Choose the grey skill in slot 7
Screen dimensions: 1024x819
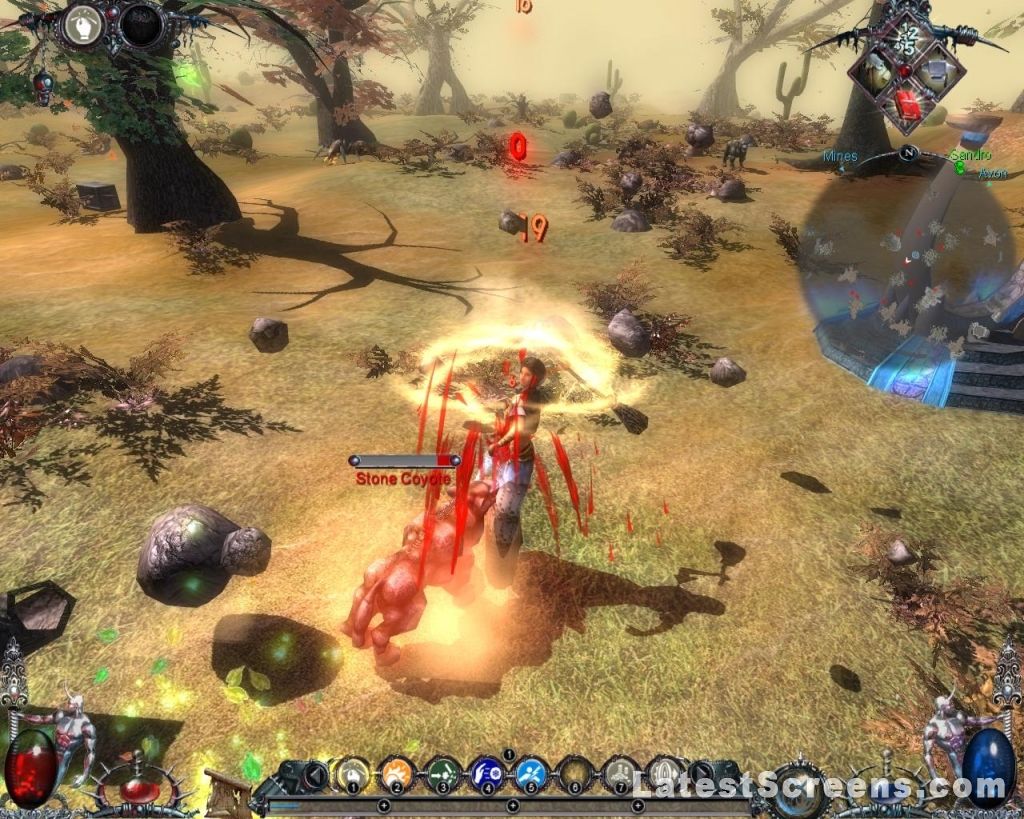[621, 773]
